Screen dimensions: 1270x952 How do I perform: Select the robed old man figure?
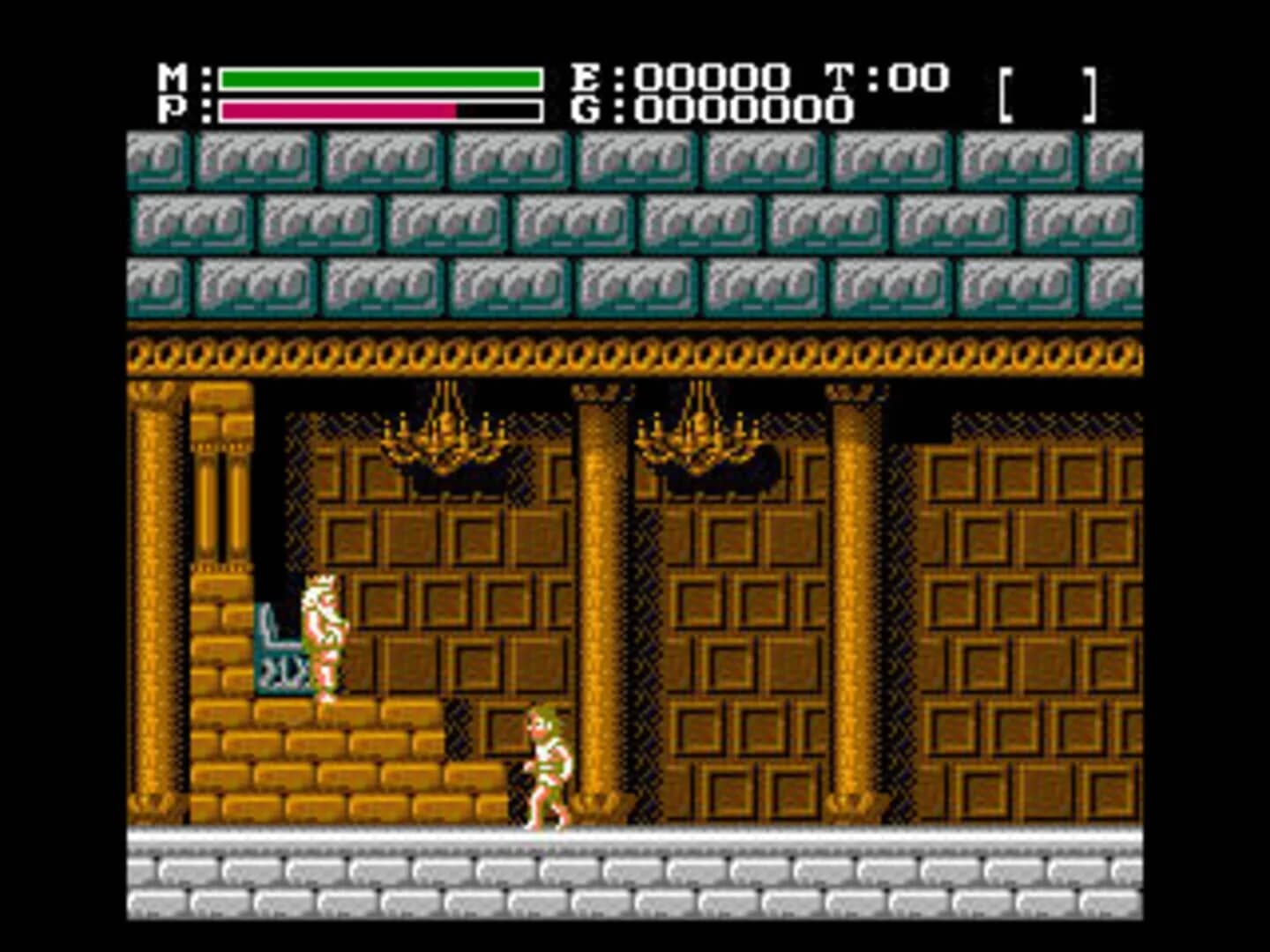[325, 635]
